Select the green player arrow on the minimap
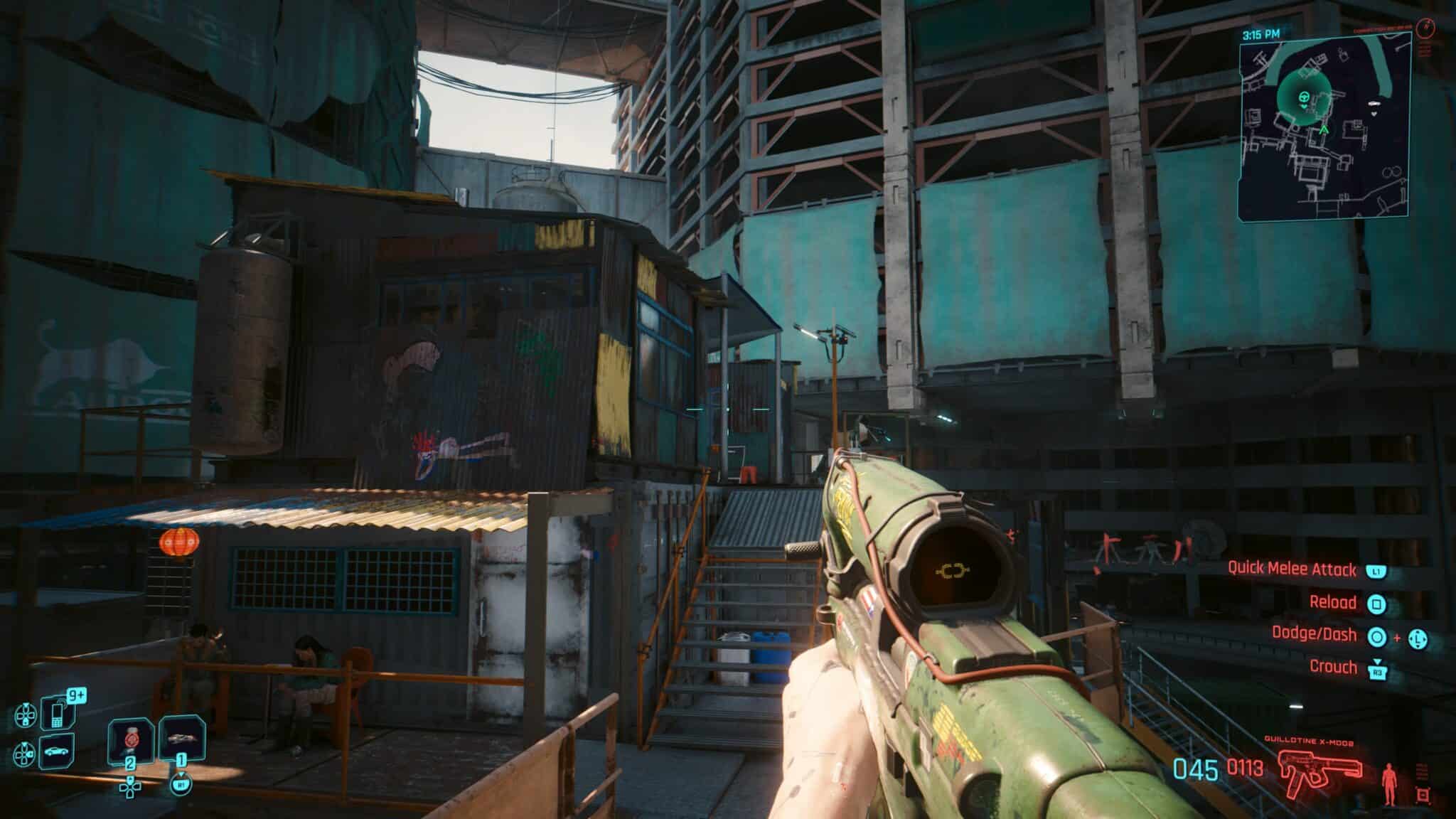Image resolution: width=1456 pixels, height=819 pixels. [1324, 129]
